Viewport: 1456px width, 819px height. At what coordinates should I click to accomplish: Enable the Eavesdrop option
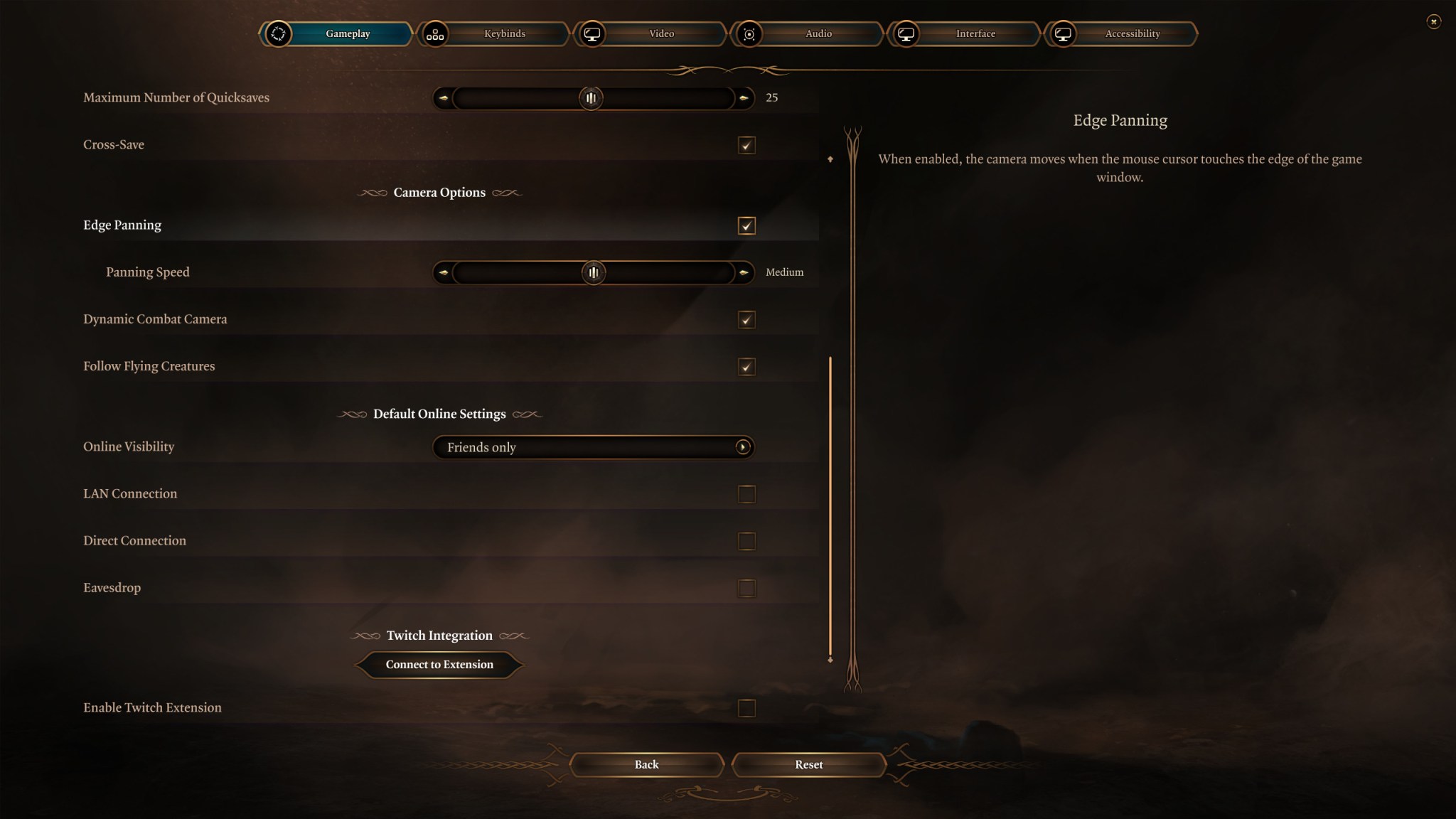click(746, 587)
